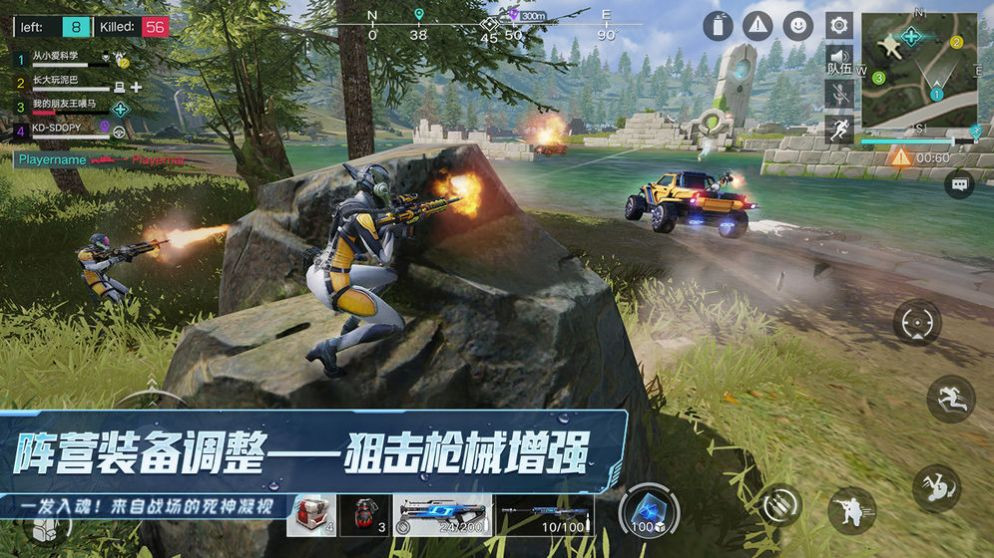Tap the bullets reload button

(781, 505)
